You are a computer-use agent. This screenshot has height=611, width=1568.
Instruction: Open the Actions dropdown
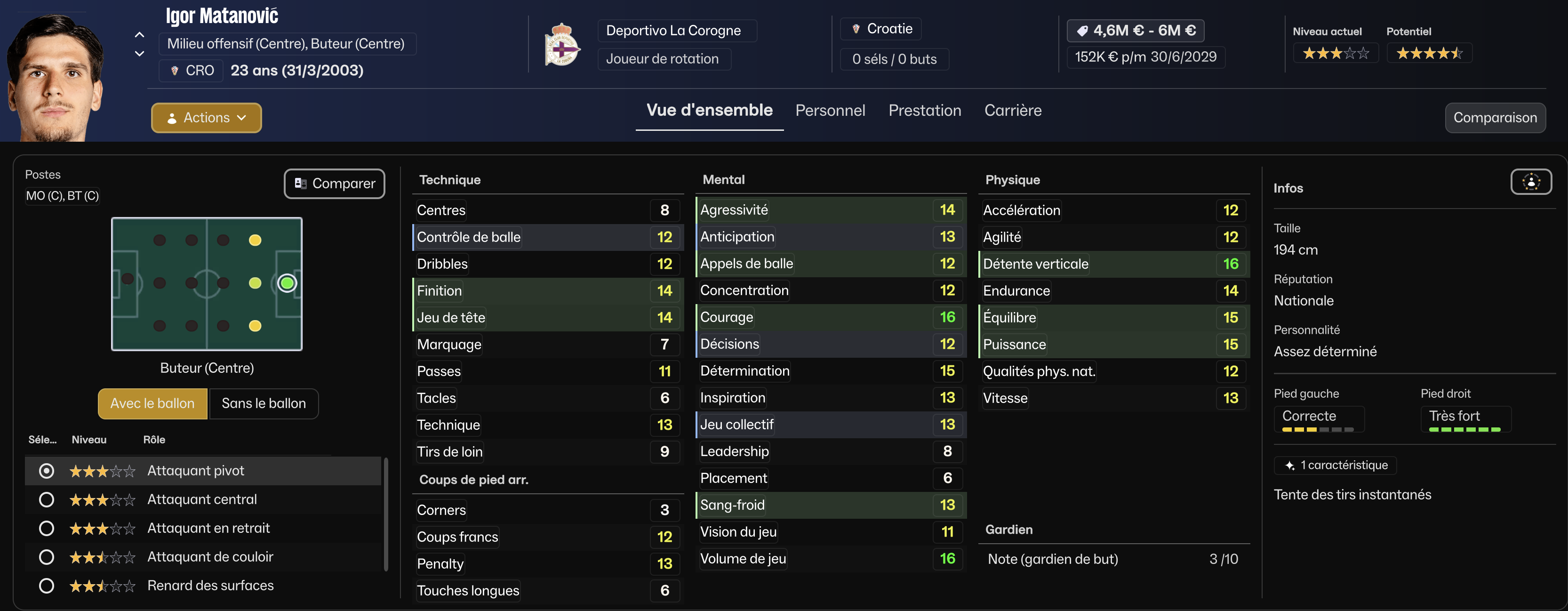pos(206,118)
